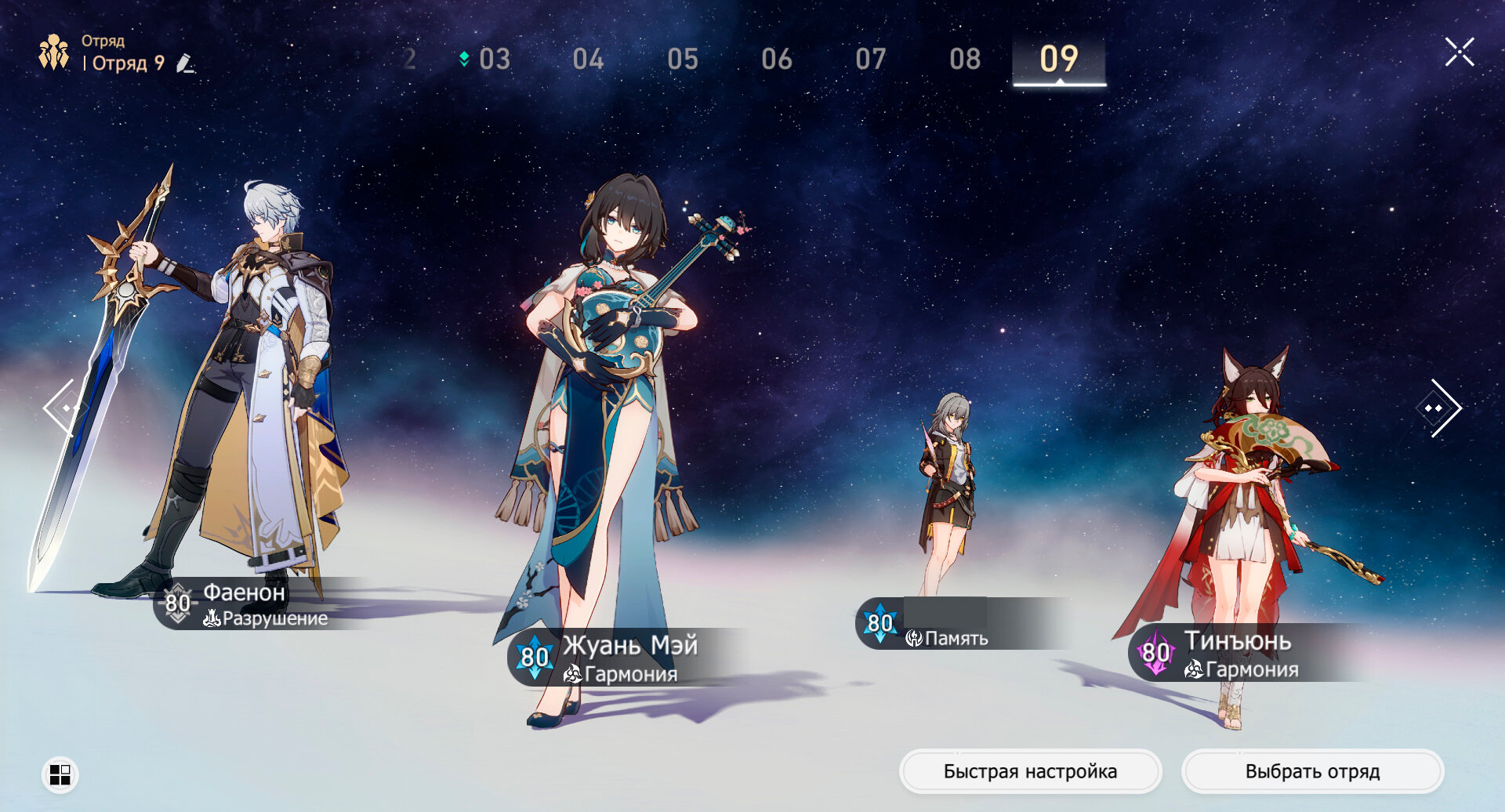The image size is (1505, 812).
Task: Rename team with pencil edit icon
Action: (x=185, y=63)
